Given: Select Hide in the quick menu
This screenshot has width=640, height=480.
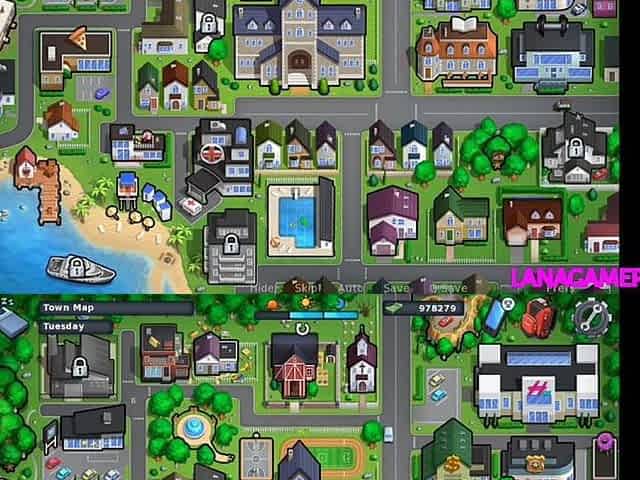Looking at the screenshot, I should coord(262,287).
